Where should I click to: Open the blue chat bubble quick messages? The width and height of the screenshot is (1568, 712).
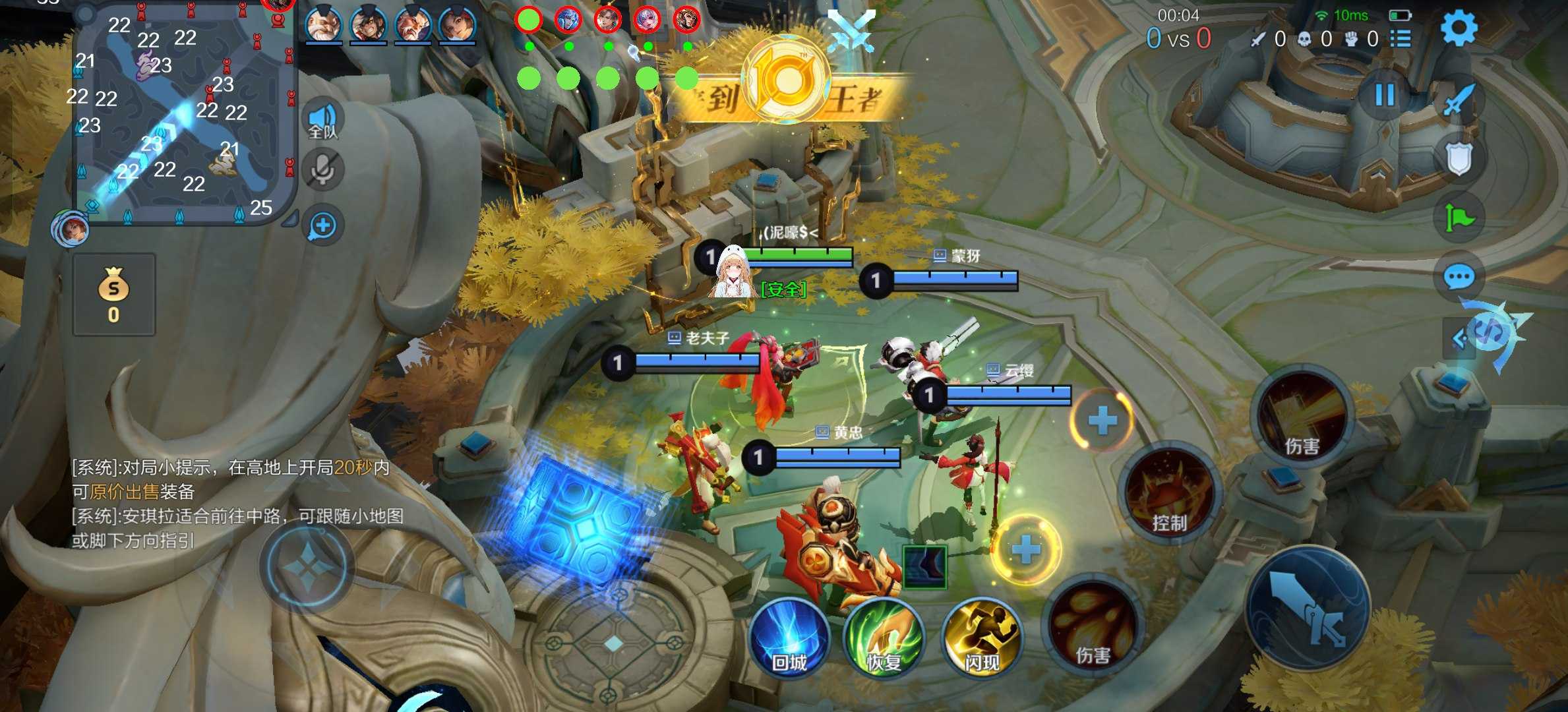point(1459,277)
